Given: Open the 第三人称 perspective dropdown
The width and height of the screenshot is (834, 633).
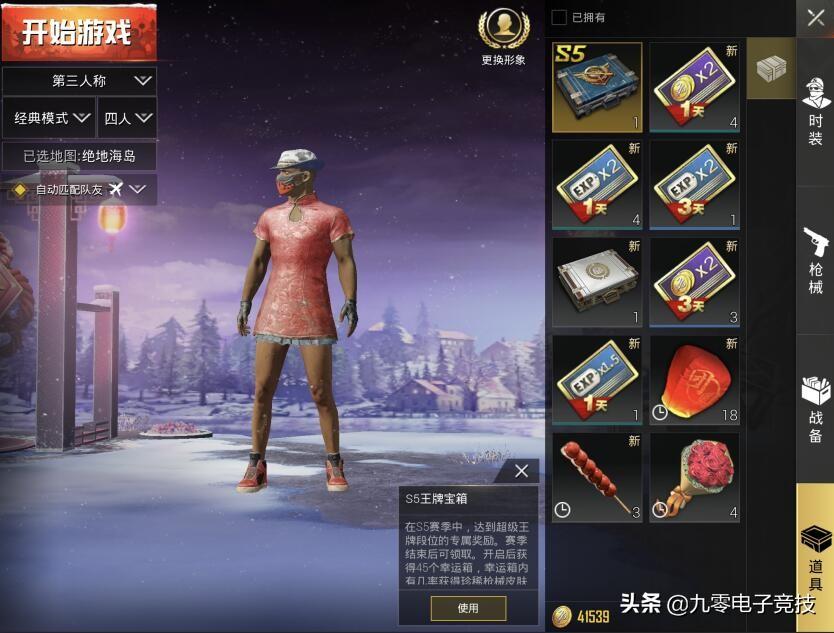Looking at the screenshot, I should 79,80.
